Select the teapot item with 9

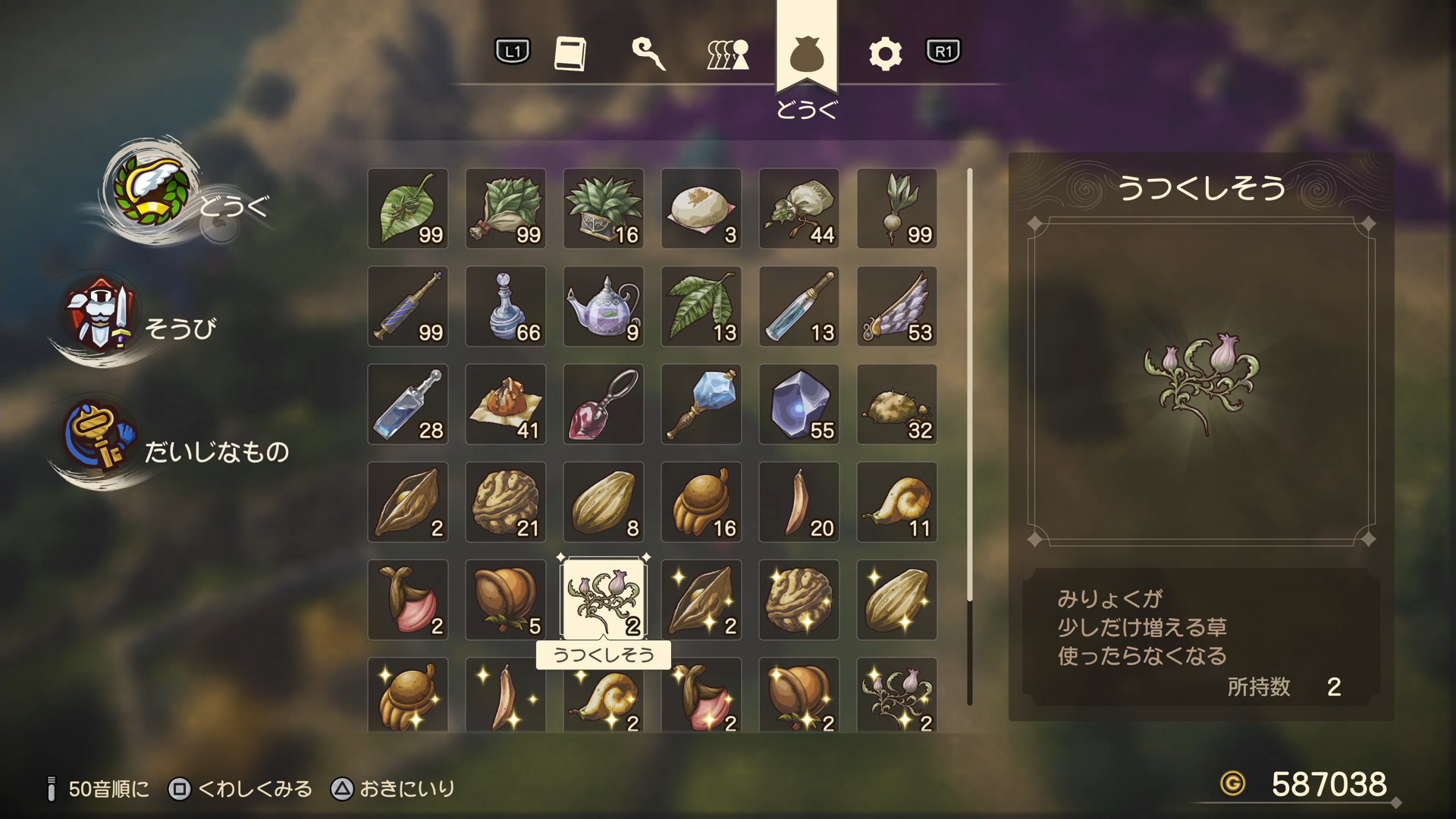pos(604,306)
